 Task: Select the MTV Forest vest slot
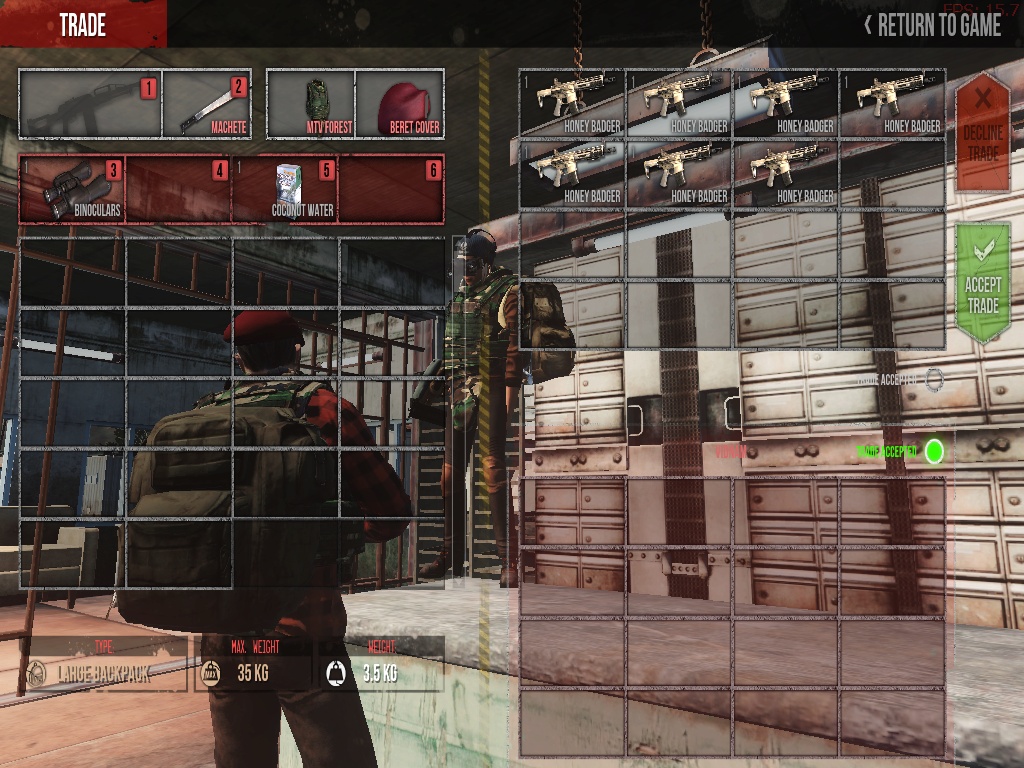click(x=310, y=104)
